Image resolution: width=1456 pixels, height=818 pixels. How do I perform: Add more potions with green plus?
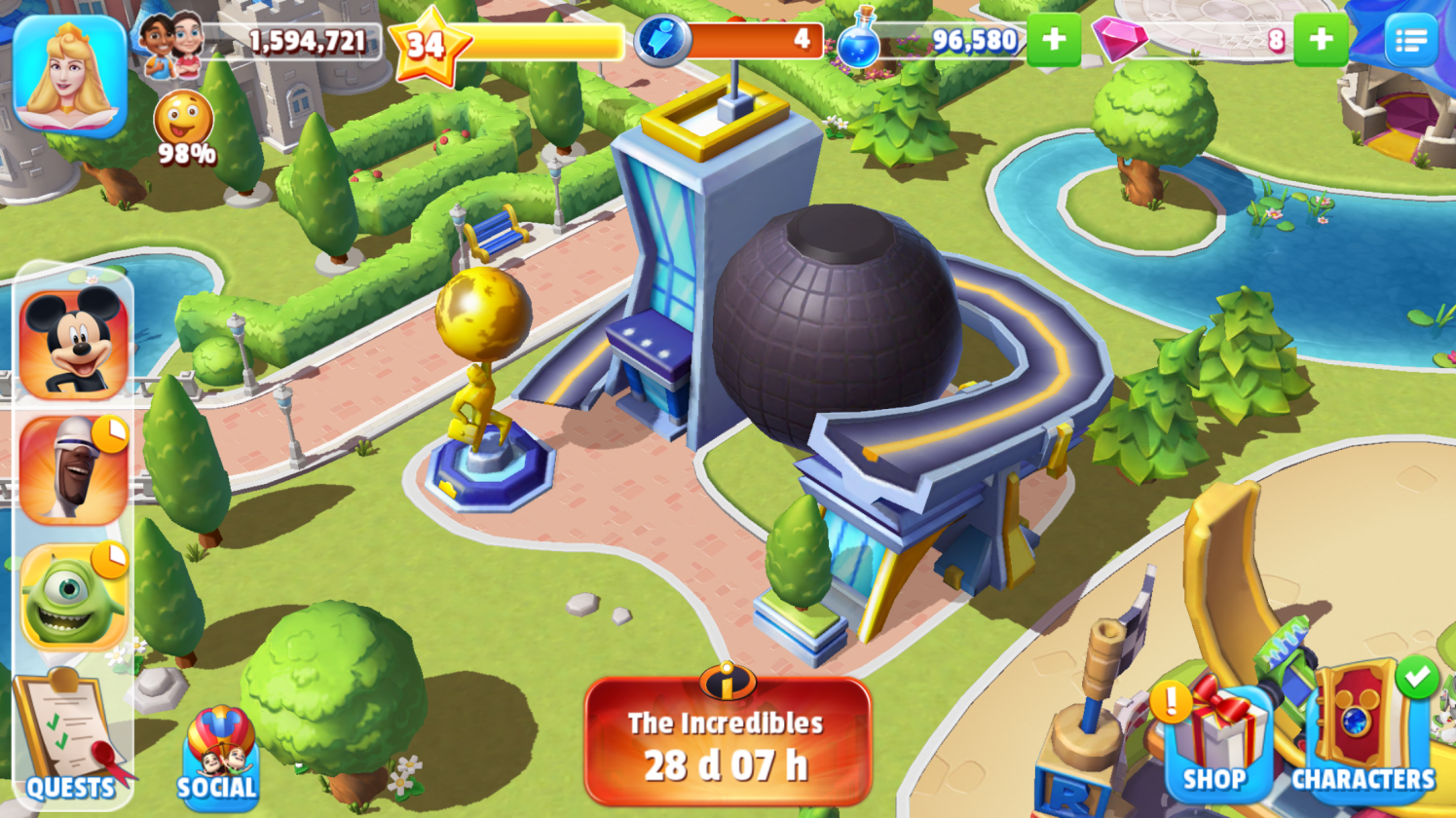click(x=1053, y=40)
